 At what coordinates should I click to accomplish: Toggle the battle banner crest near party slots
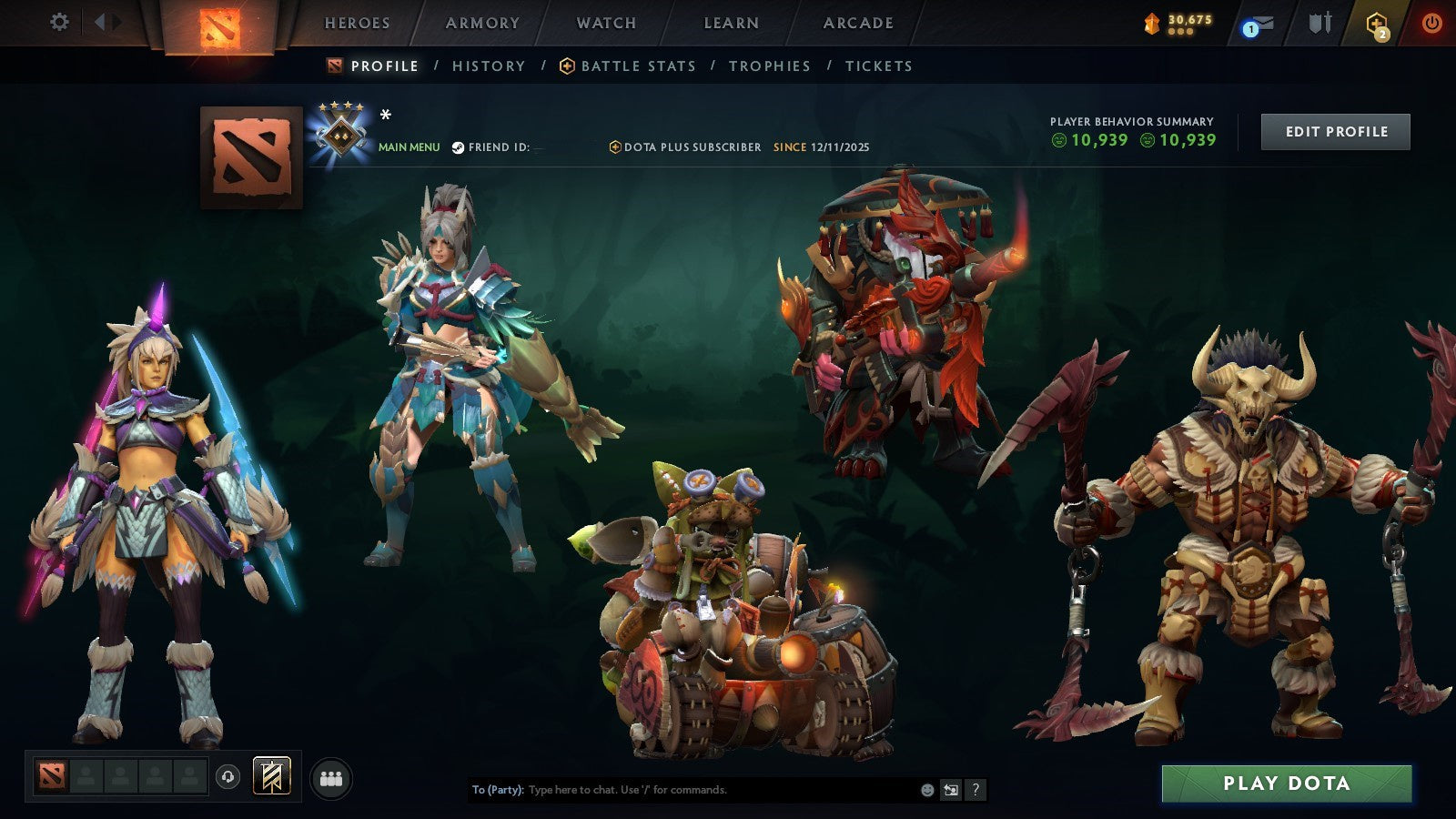coord(271,775)
